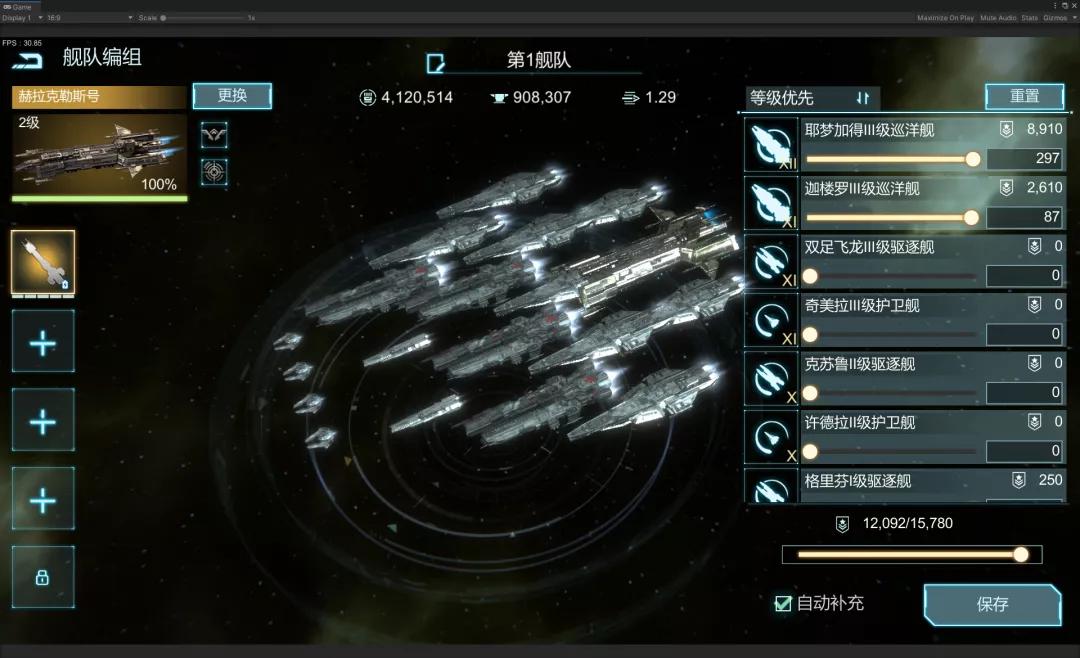
Task: Open the crosshair target icon beside flagship
Action: point(214,172)
